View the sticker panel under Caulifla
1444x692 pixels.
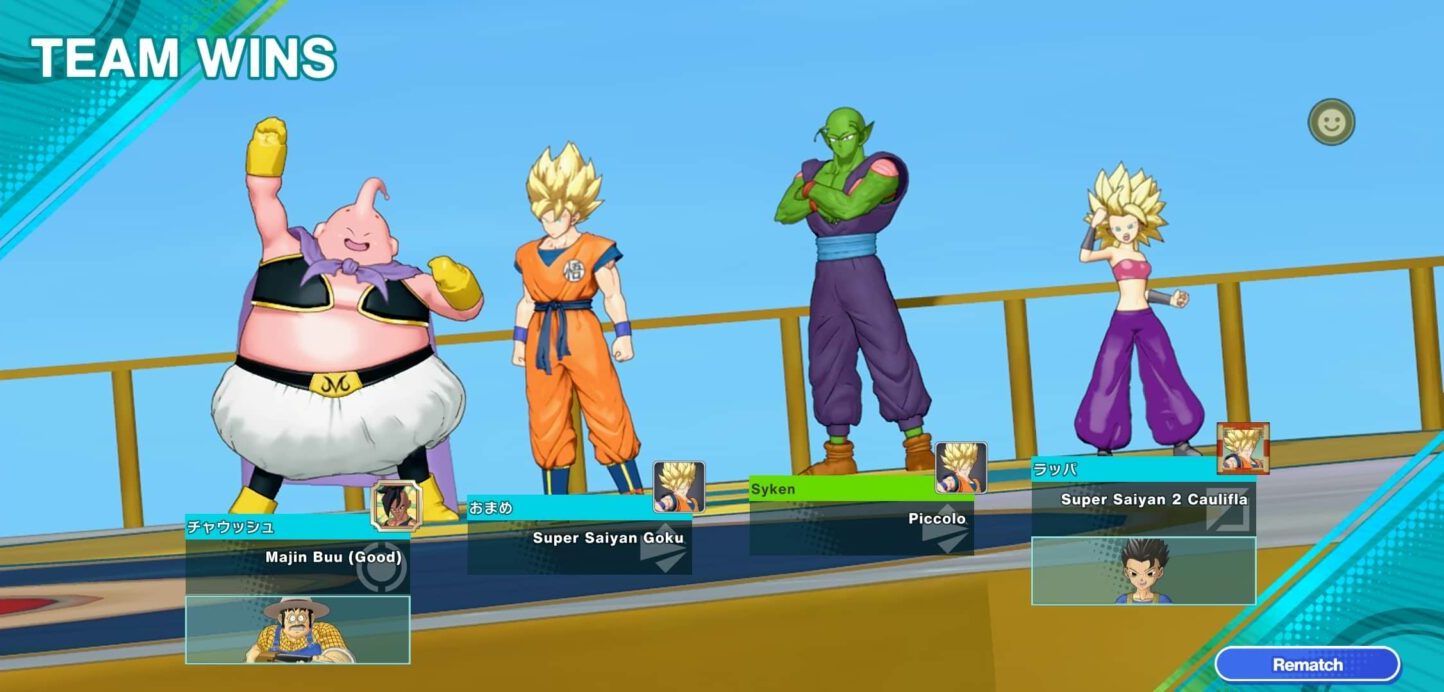point(1143,571)
